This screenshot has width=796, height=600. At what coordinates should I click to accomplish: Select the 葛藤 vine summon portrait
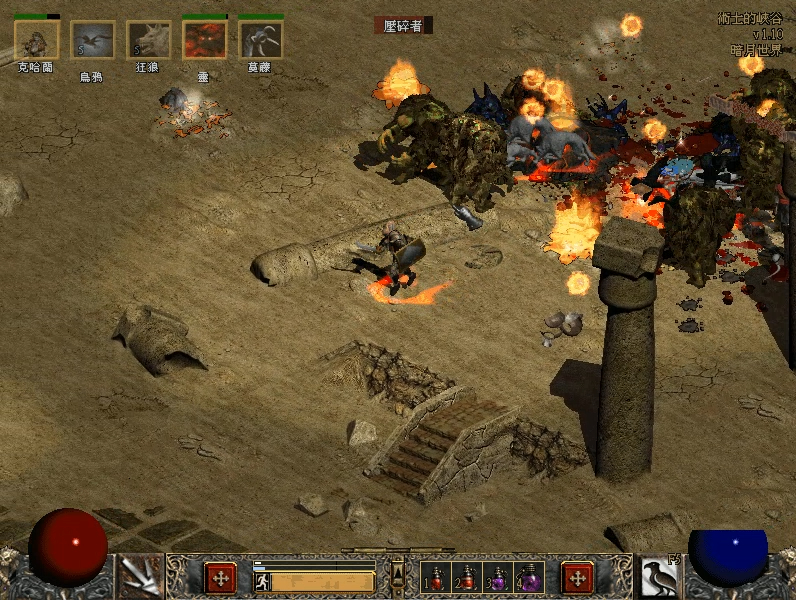pyautogui.click(x=260, y=40)
